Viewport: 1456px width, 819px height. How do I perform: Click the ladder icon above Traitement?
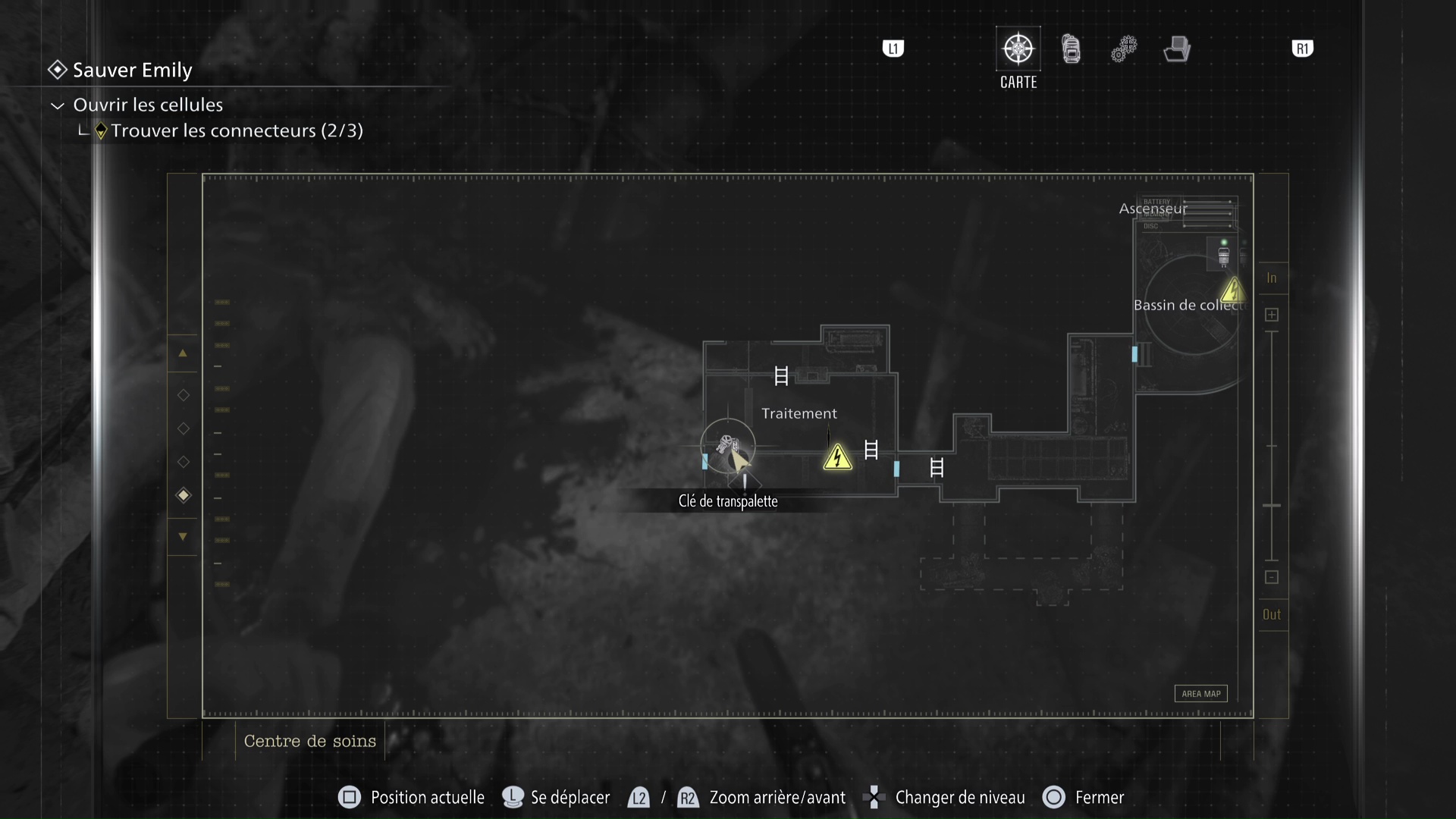(x=781, y=375)
